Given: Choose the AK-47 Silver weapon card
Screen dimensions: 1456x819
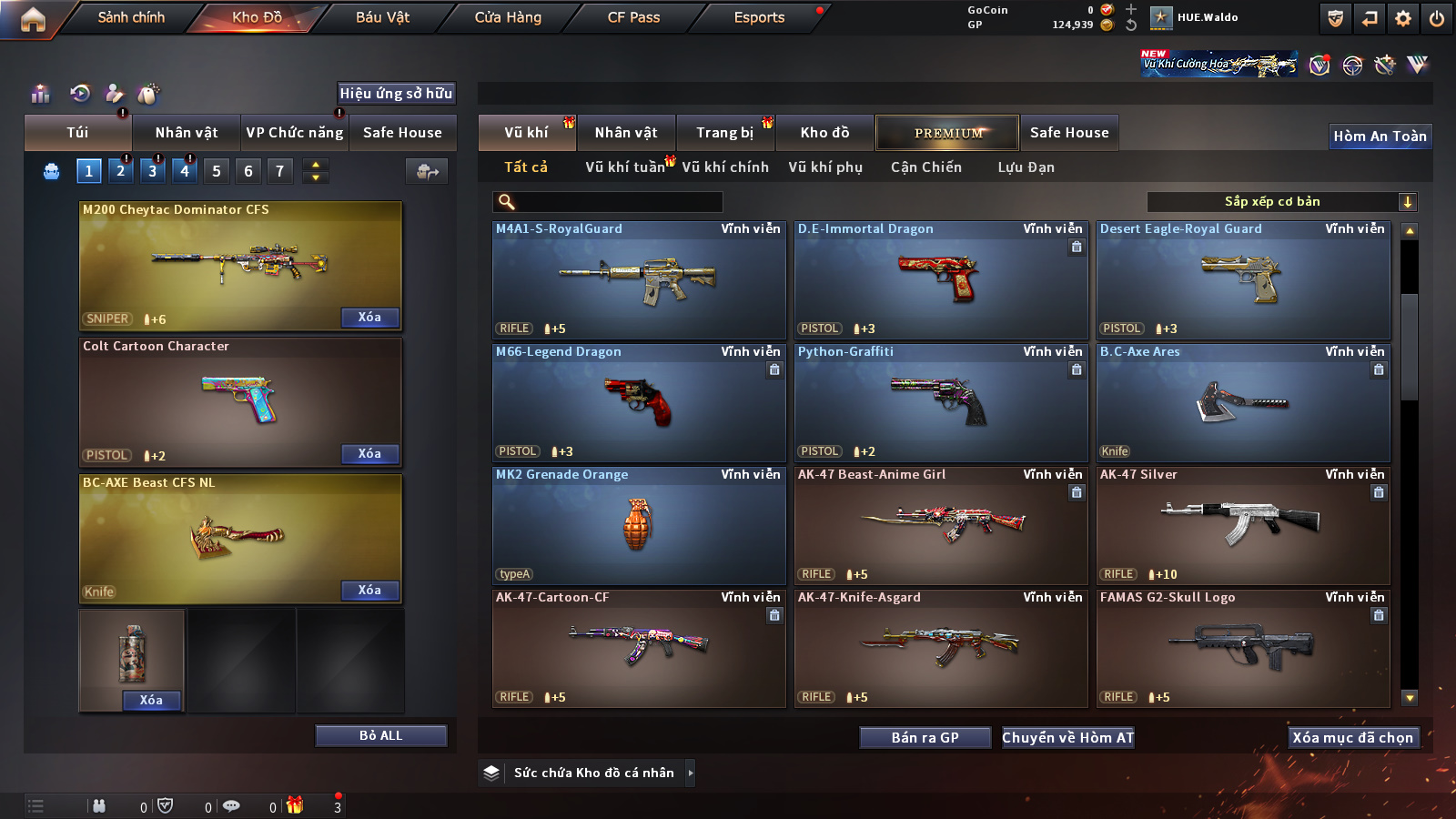Looking at the screenshot, I should coord(1243,526).
